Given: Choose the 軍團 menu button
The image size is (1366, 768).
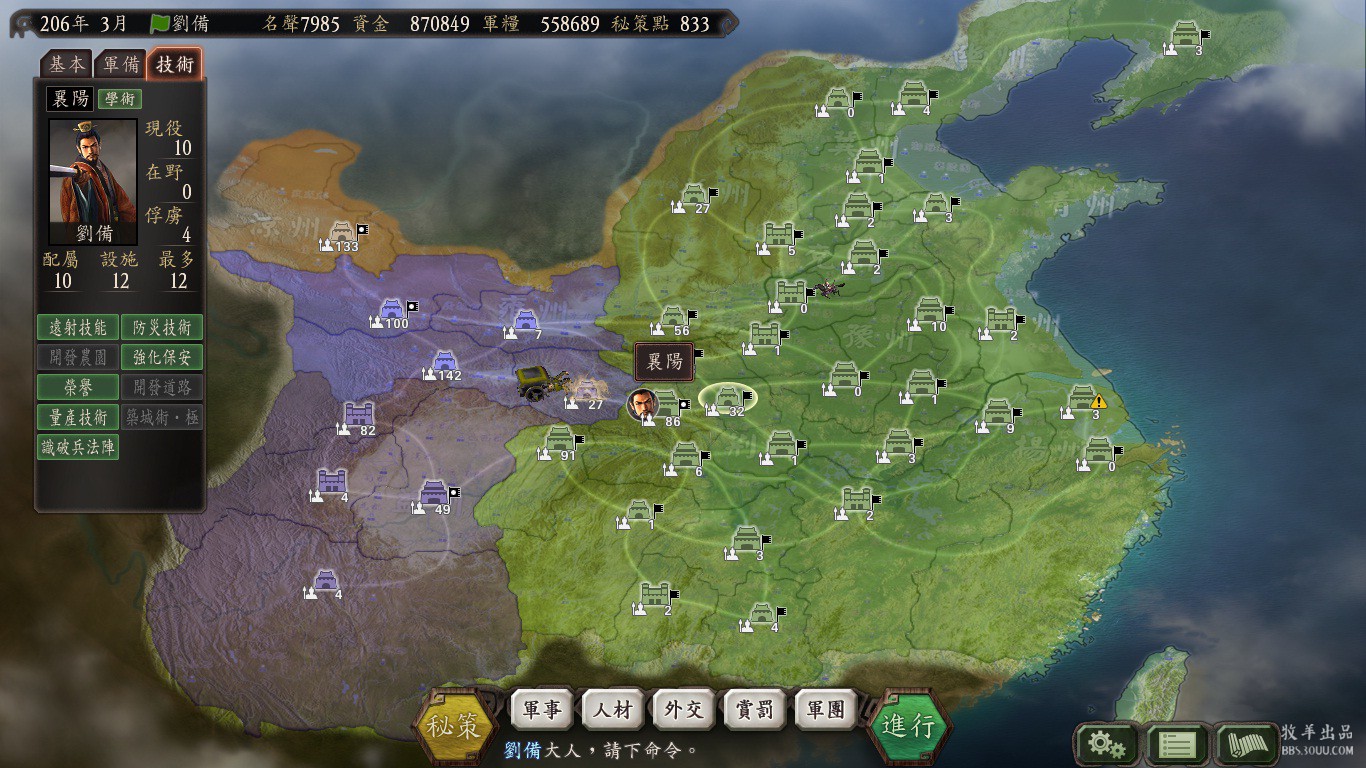Looking at the screenshot, I should coord(825,710).
